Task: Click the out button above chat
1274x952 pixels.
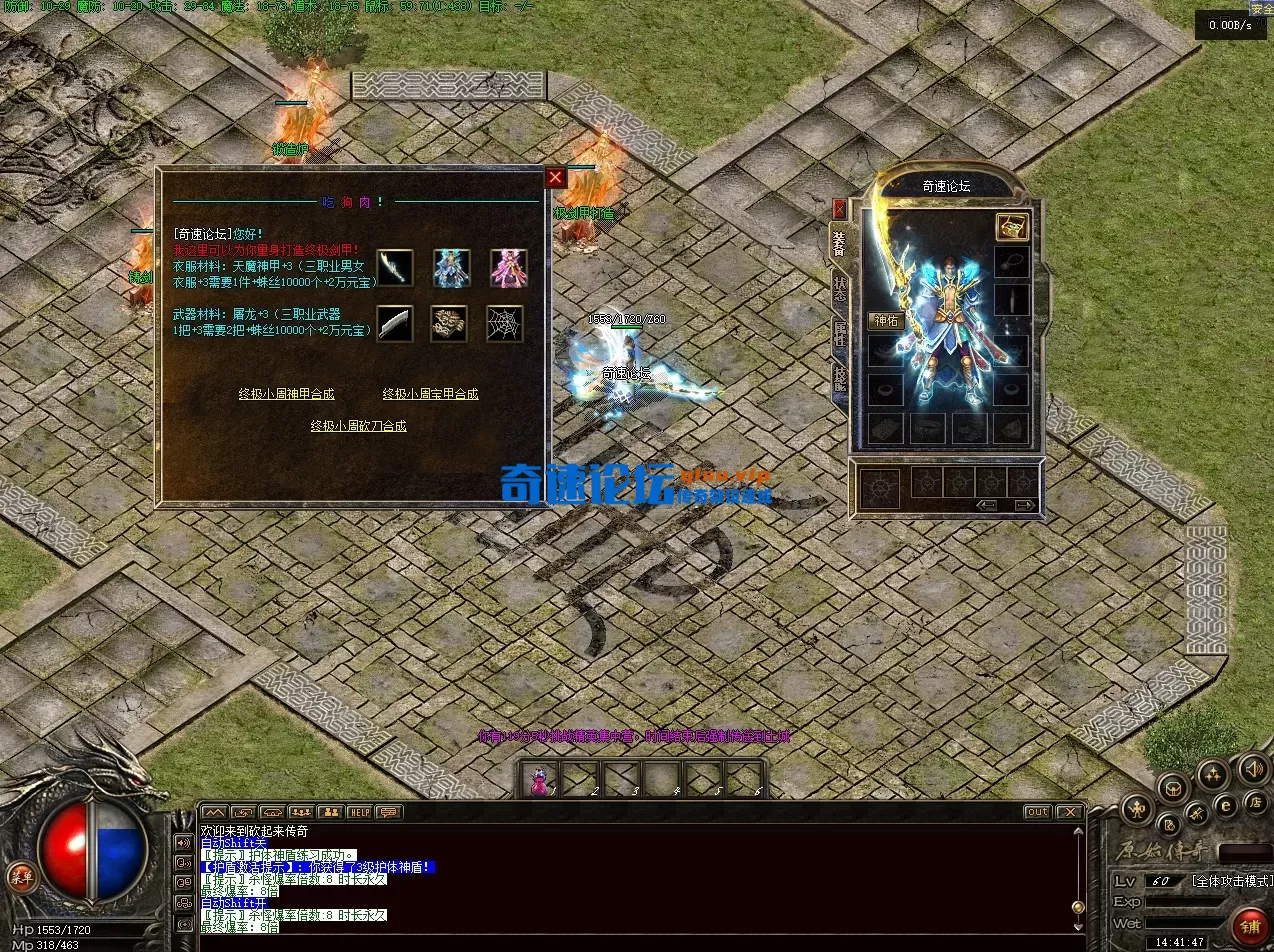Action: coord(1037,812)
